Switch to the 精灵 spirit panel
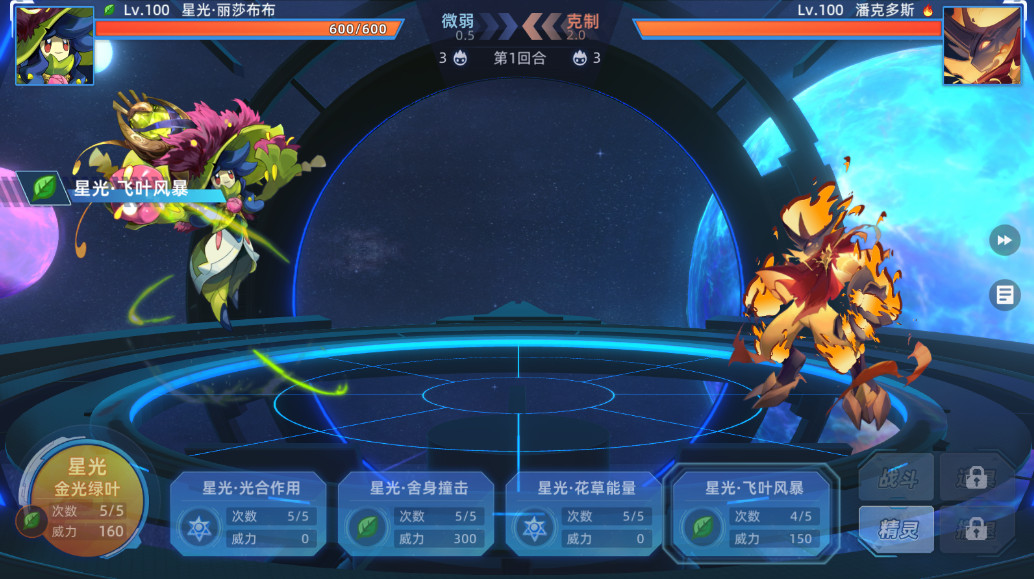The width and height of the screenshot is (1034, 579). pyautogui.click(x=896, y=529)
